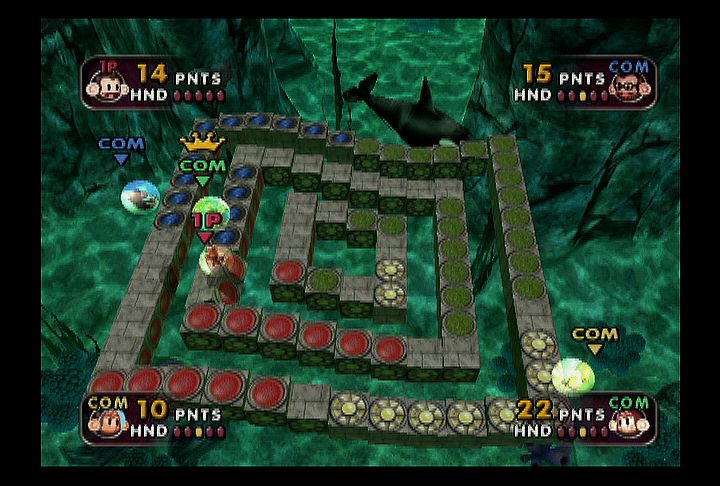Pick the COM portrait next to 10 PNTS
Image resolution: width=720 pixels, height=486 pixels.
(107, 416)
